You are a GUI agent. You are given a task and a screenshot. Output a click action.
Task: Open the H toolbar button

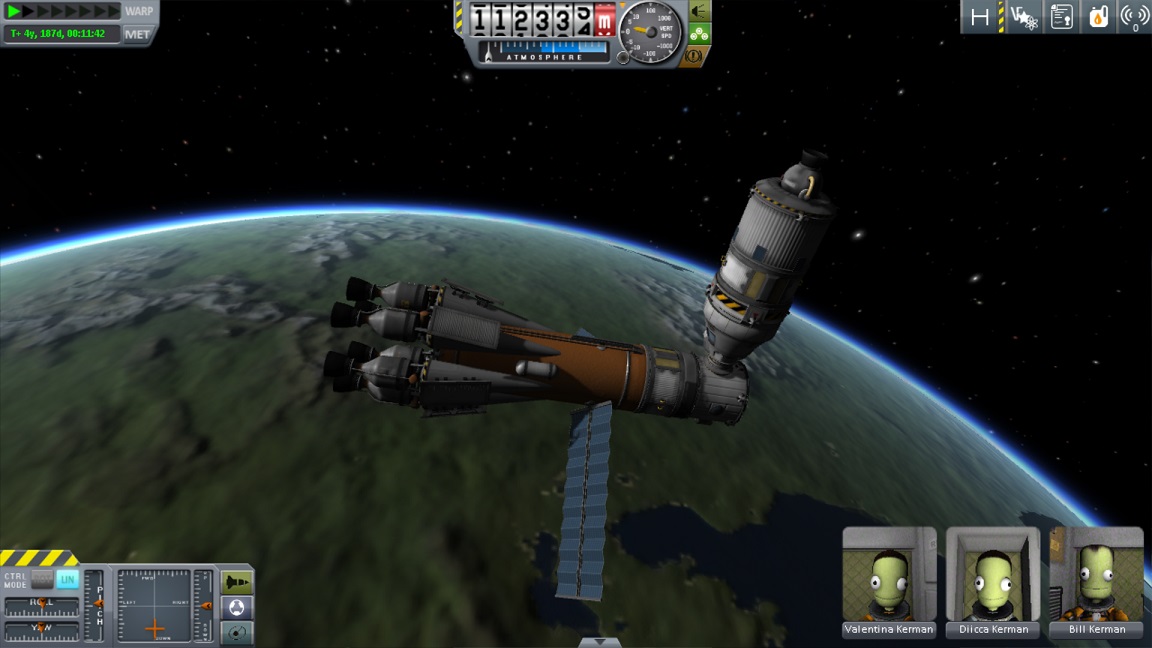981,17
